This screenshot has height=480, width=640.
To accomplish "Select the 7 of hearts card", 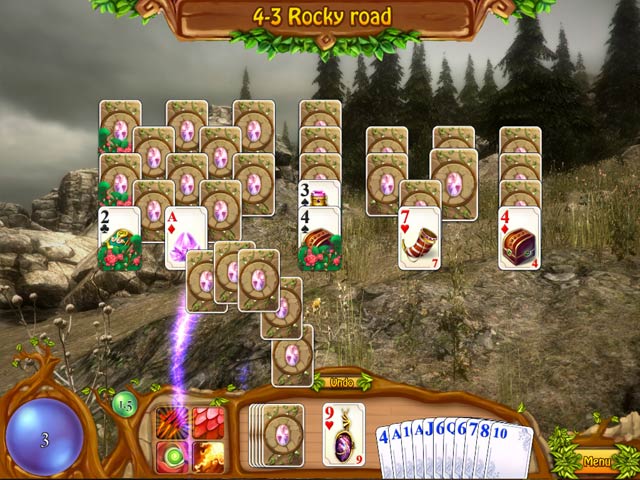I will 420,238.
